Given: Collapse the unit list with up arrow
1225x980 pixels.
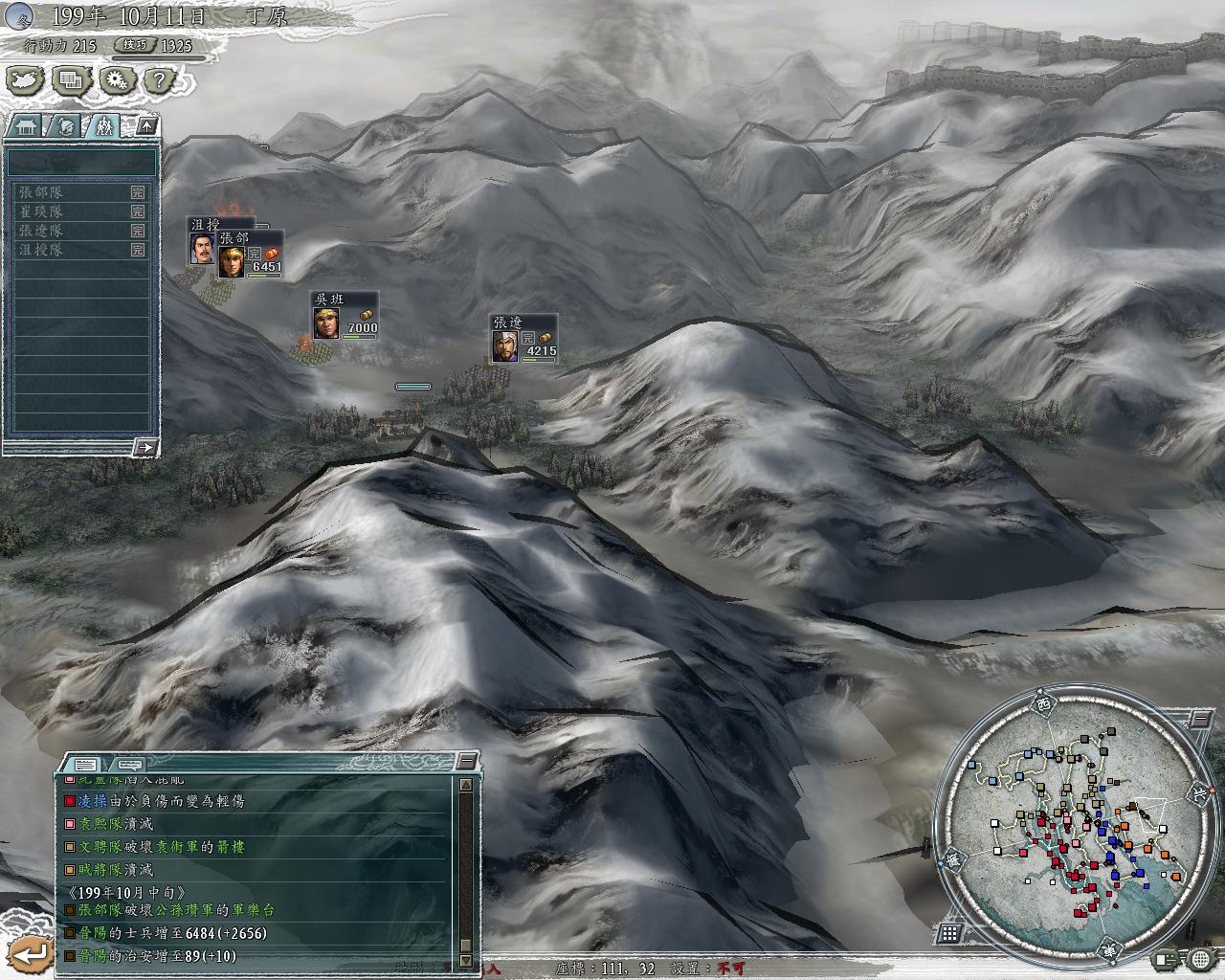Looking at the screenshot, I should (147, 125).
